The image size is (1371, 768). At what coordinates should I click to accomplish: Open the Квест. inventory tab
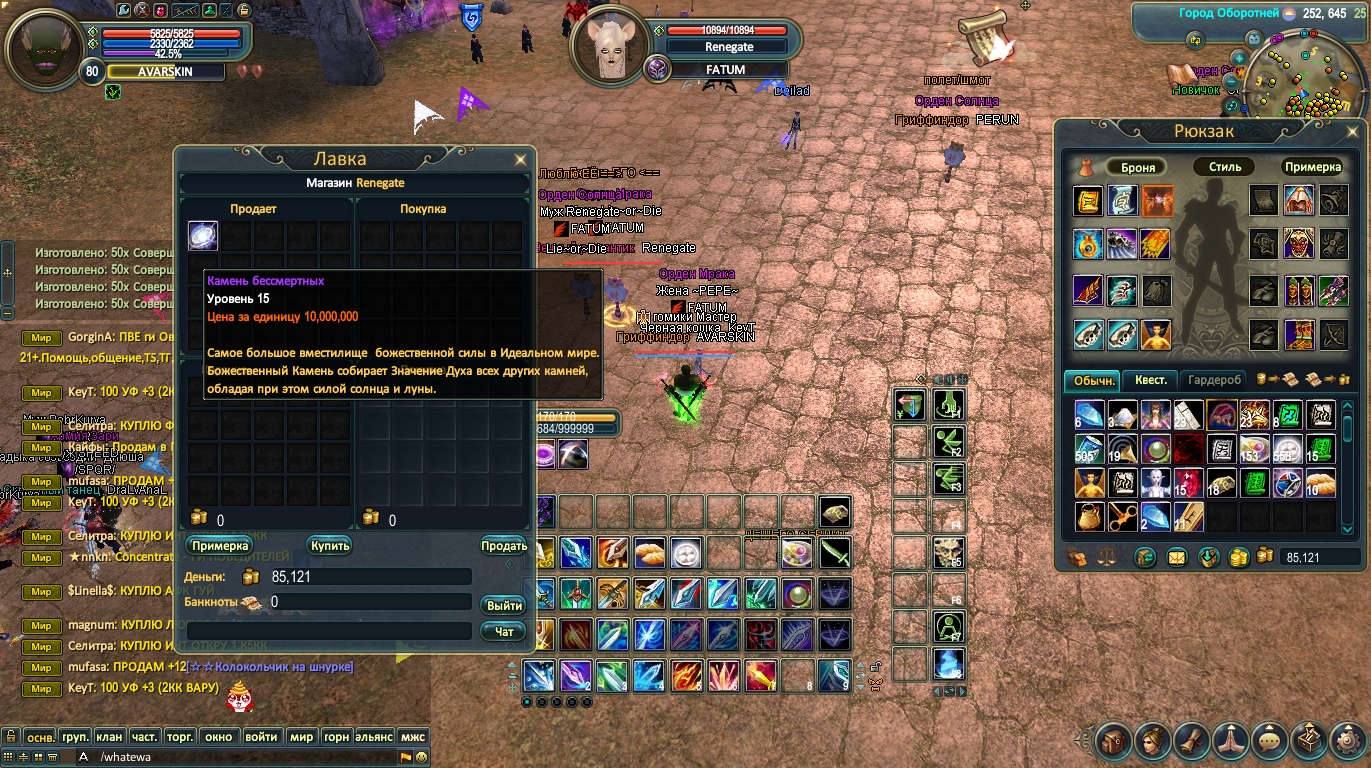coord(1151,380)
